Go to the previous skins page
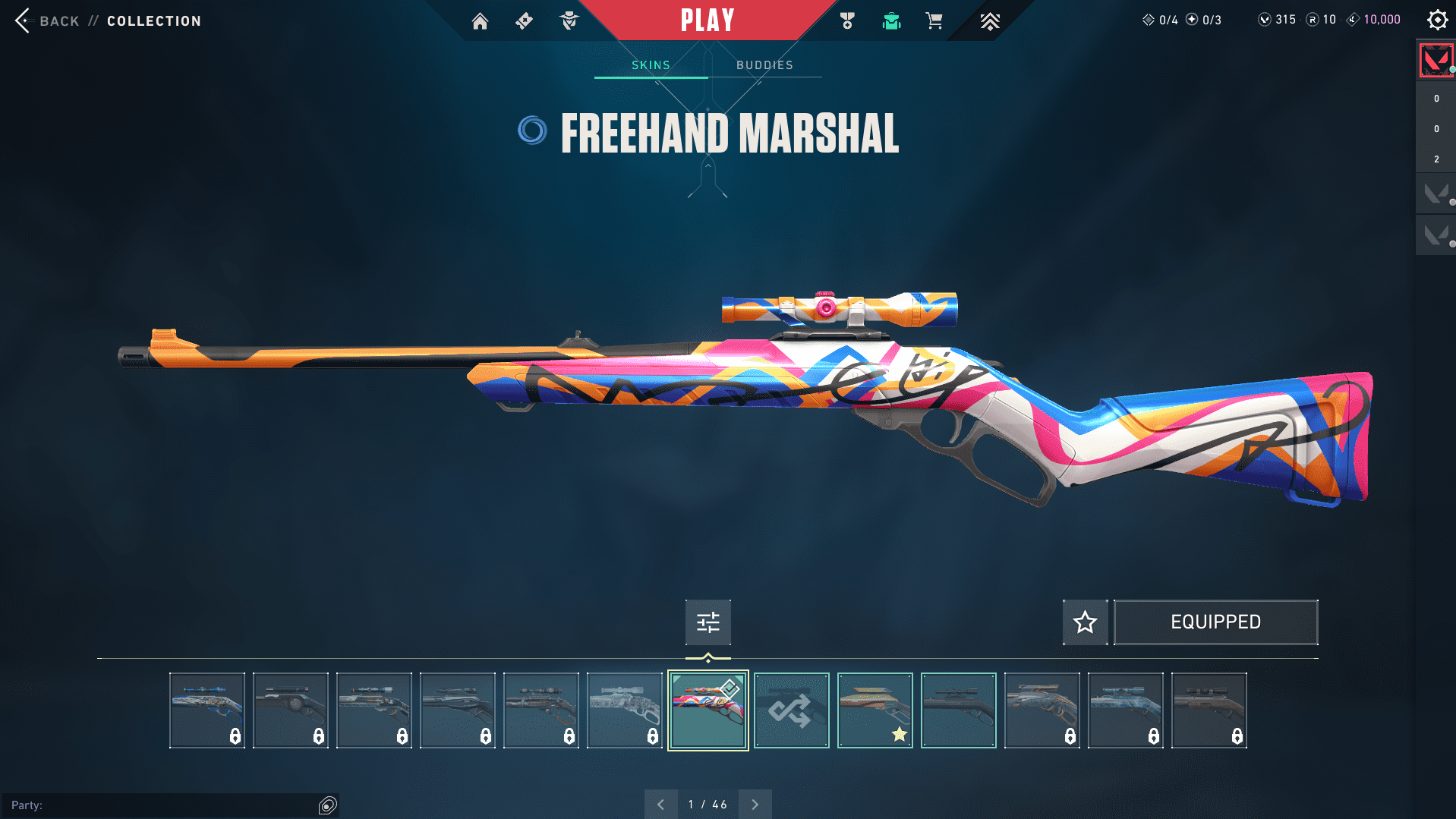Viewport: 1456px width, 819px height. click(660, 805)
